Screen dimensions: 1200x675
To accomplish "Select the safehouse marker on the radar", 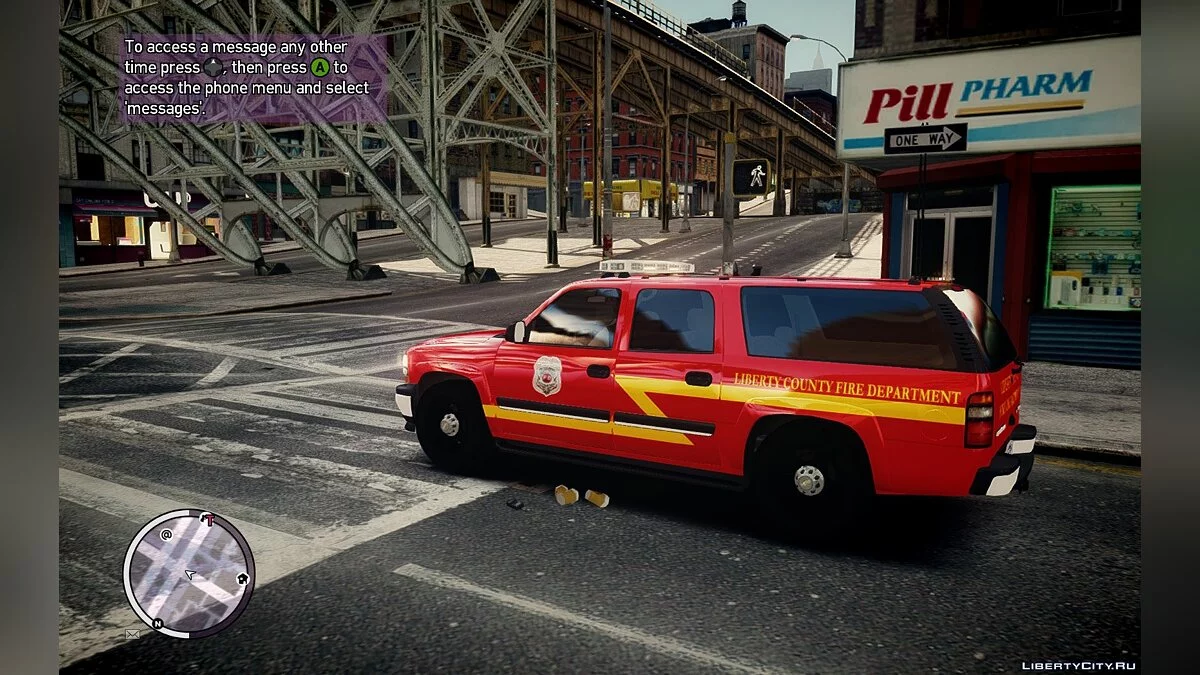I will pyautogui.click(x=242, y=578).
